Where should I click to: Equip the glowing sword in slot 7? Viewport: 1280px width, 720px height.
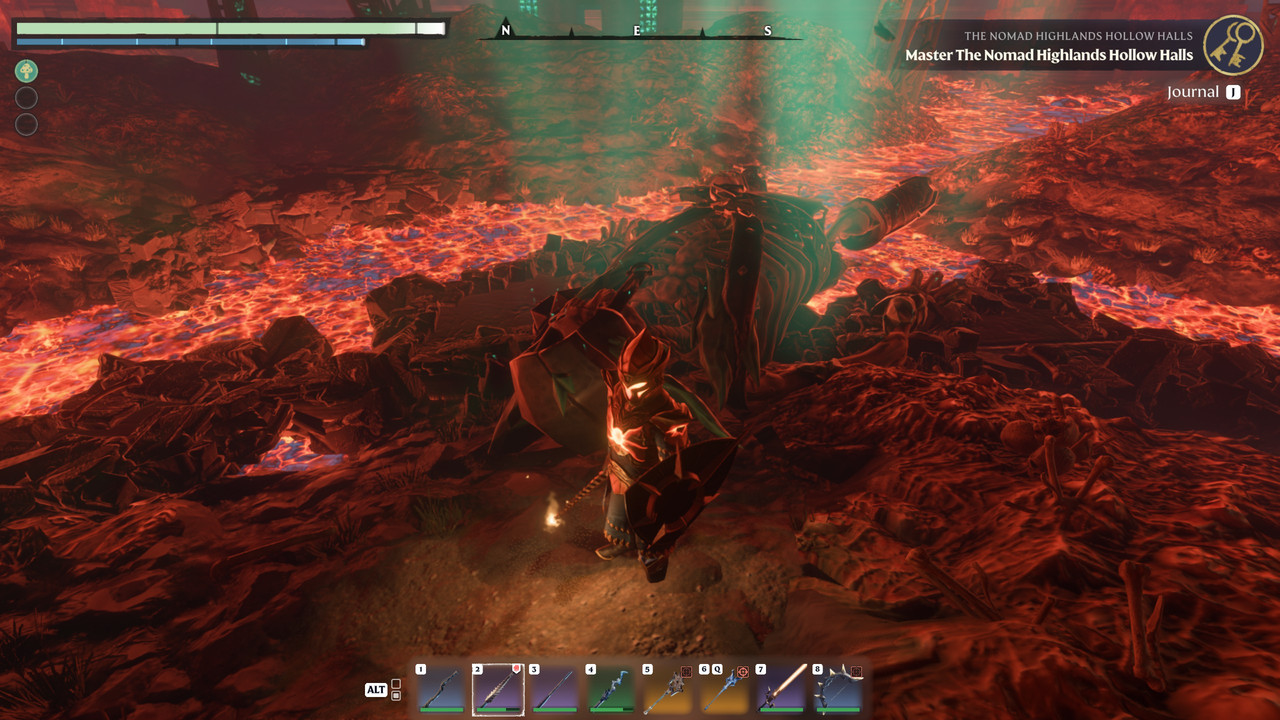(781, 690)
